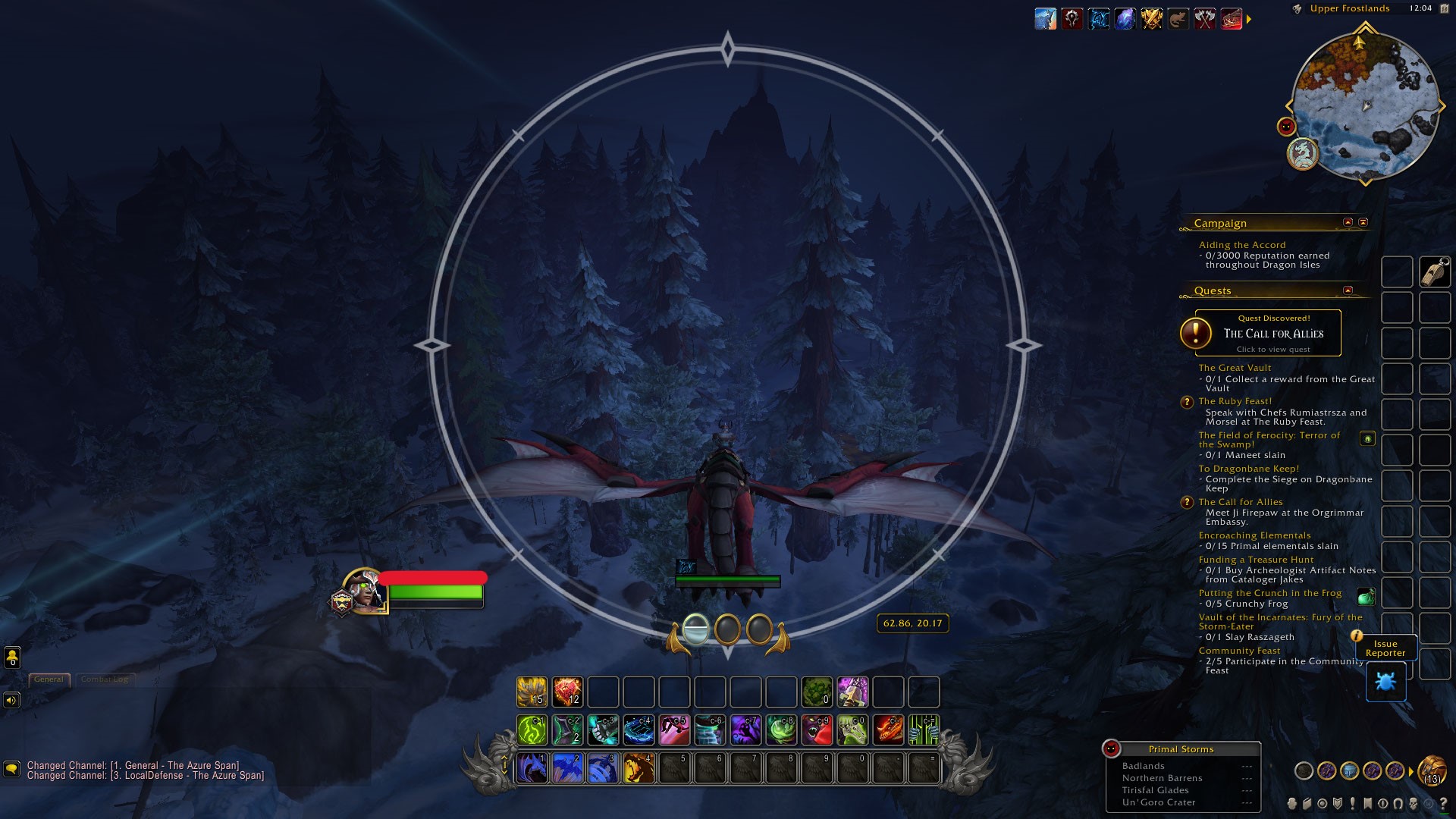
Task: Collapse the Quests tracker section
Action: pyautogui.click(x=1348, y=290)
